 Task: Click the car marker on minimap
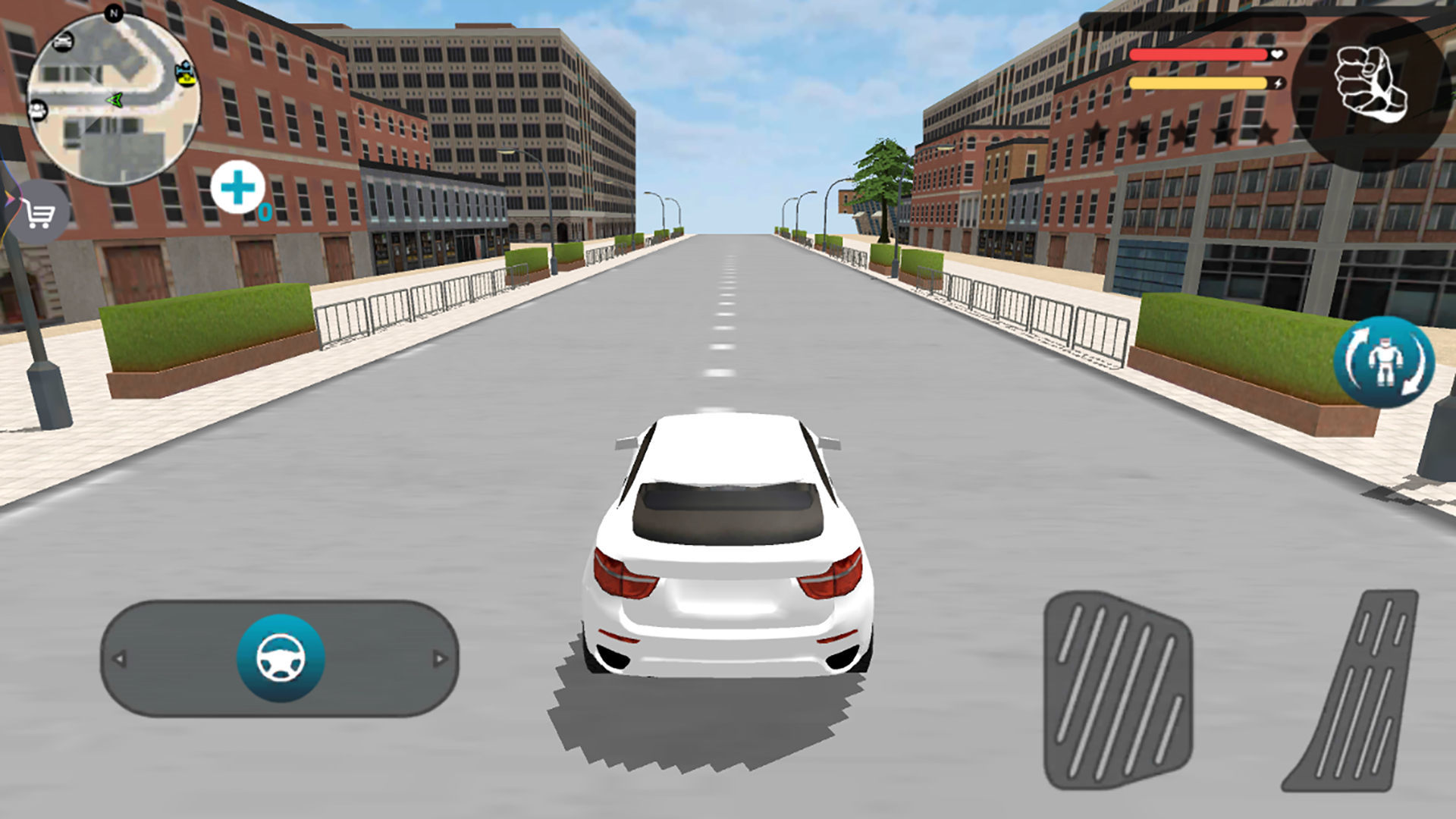(64, 43)
